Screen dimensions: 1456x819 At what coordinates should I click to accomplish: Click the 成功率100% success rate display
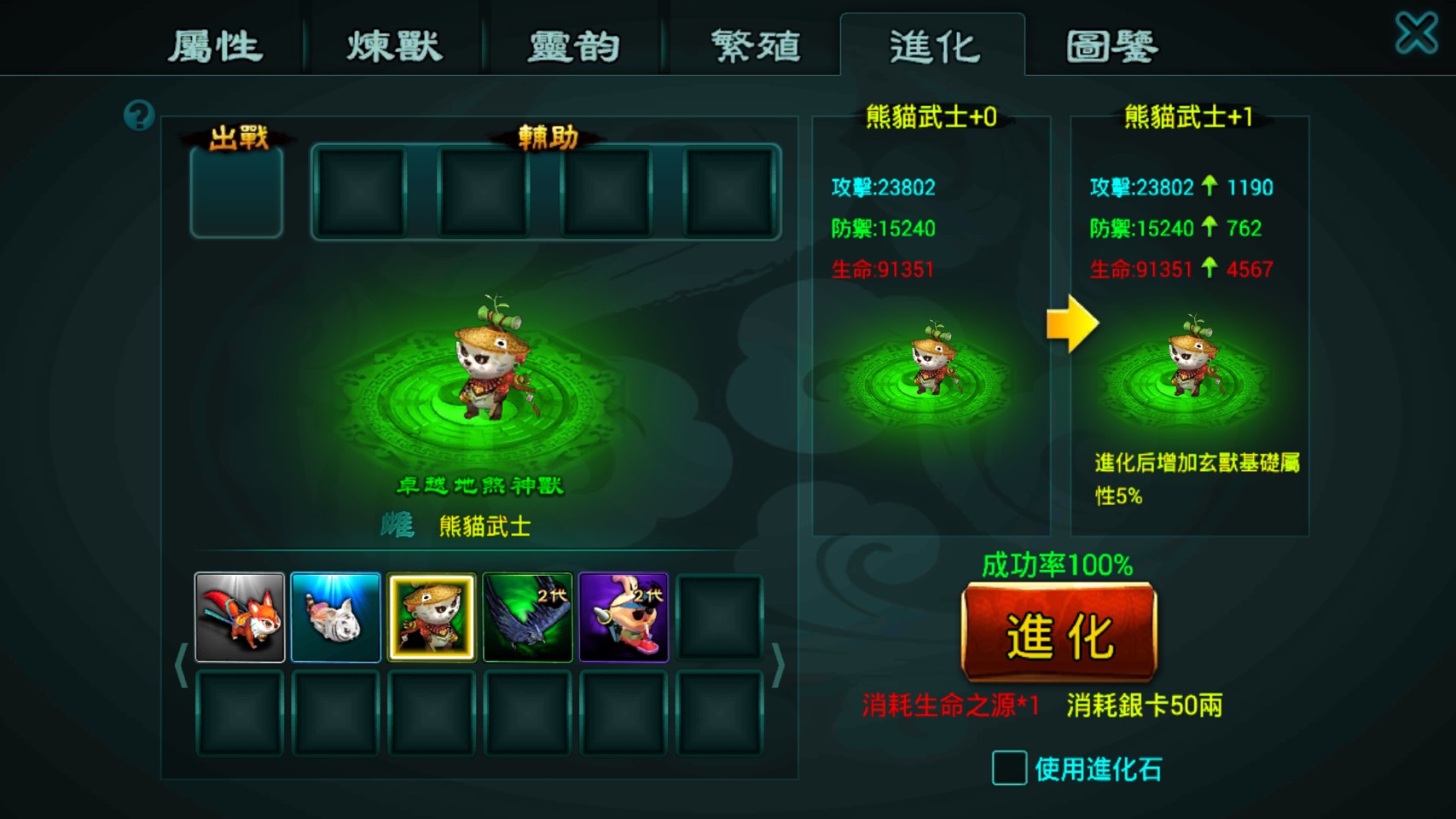click(1058, 563)
